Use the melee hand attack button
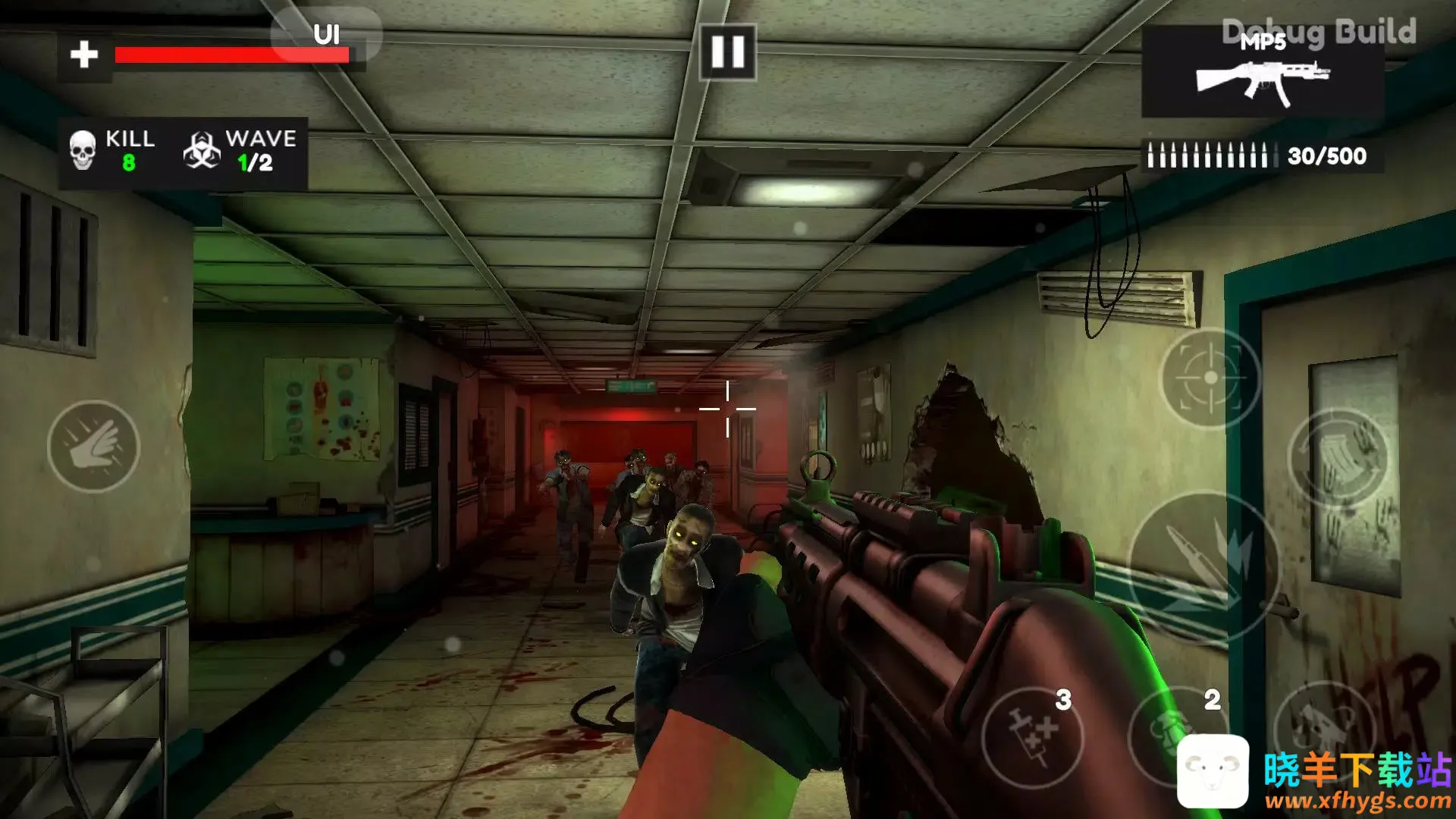 pos(93,447)
